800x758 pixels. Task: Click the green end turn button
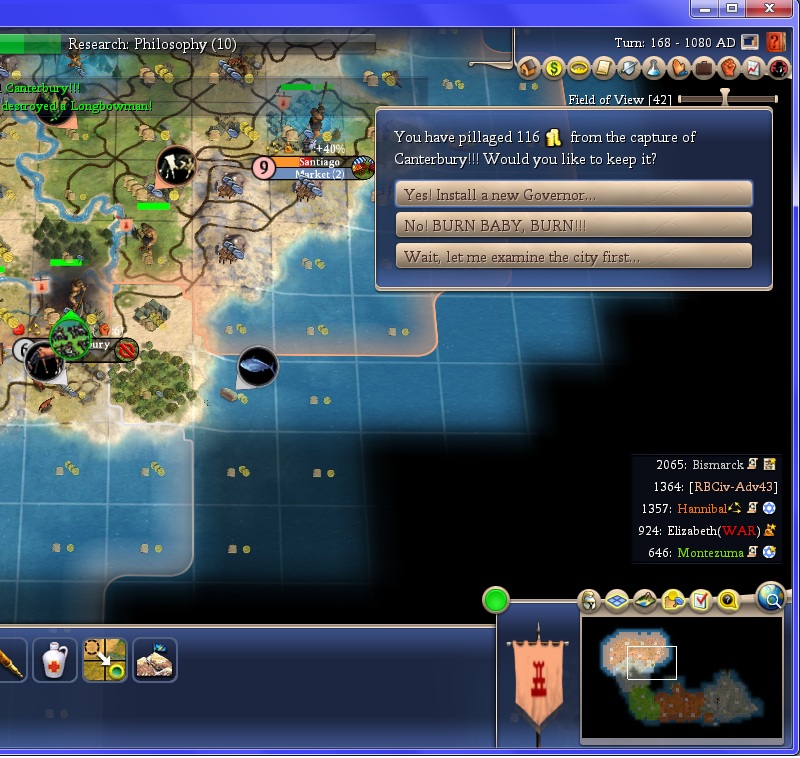point(495,600)
